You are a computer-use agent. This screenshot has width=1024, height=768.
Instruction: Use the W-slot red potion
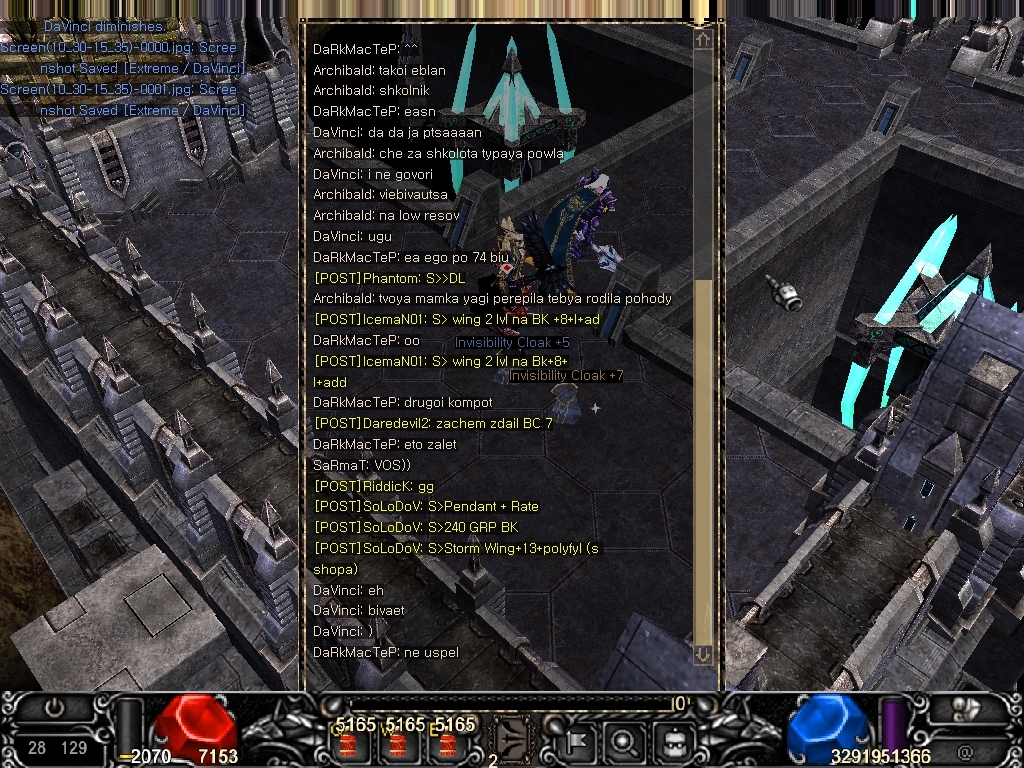tap(398, 745)
